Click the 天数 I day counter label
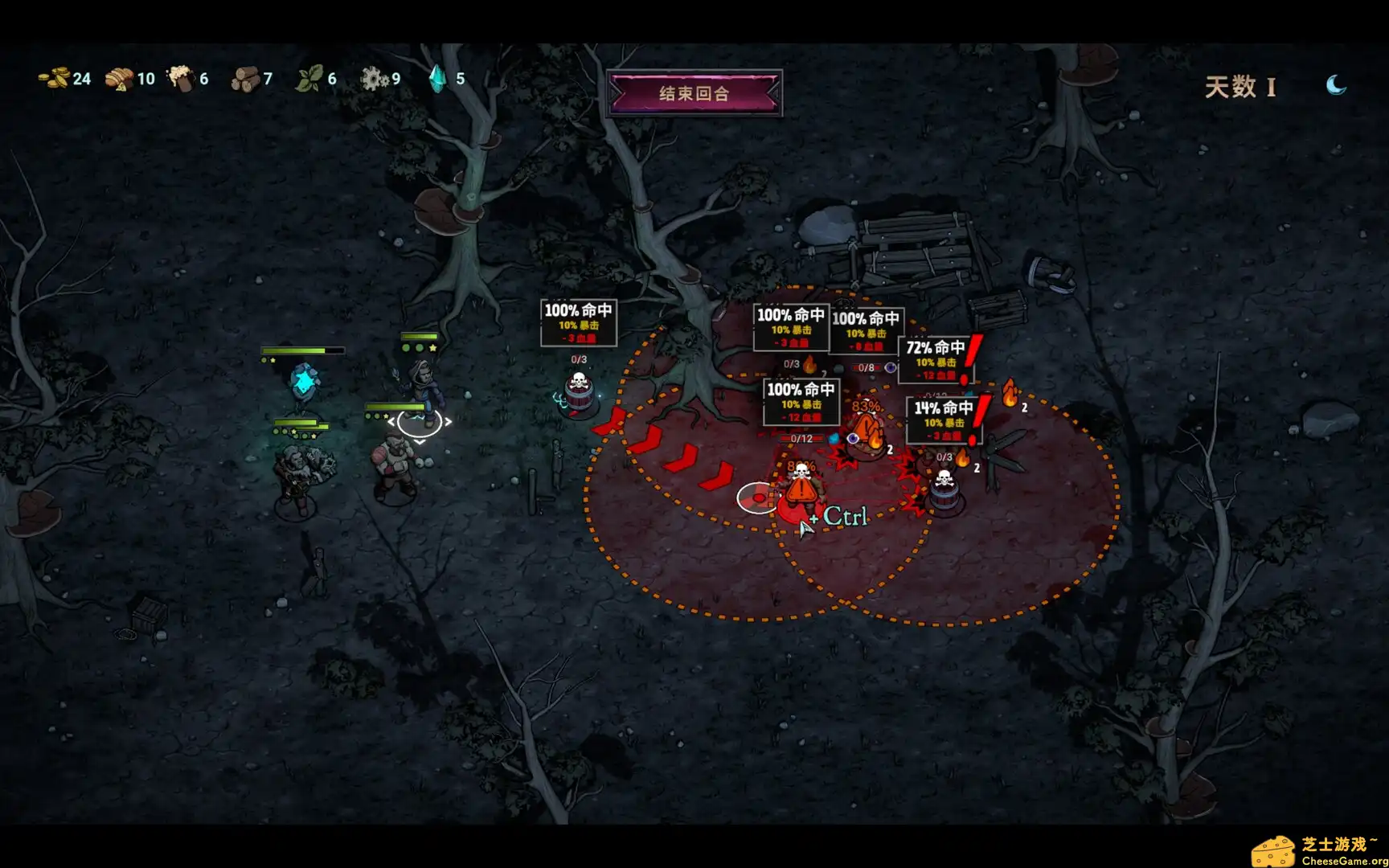Screen dimensions: 1389x868 tap(1242, 85)
